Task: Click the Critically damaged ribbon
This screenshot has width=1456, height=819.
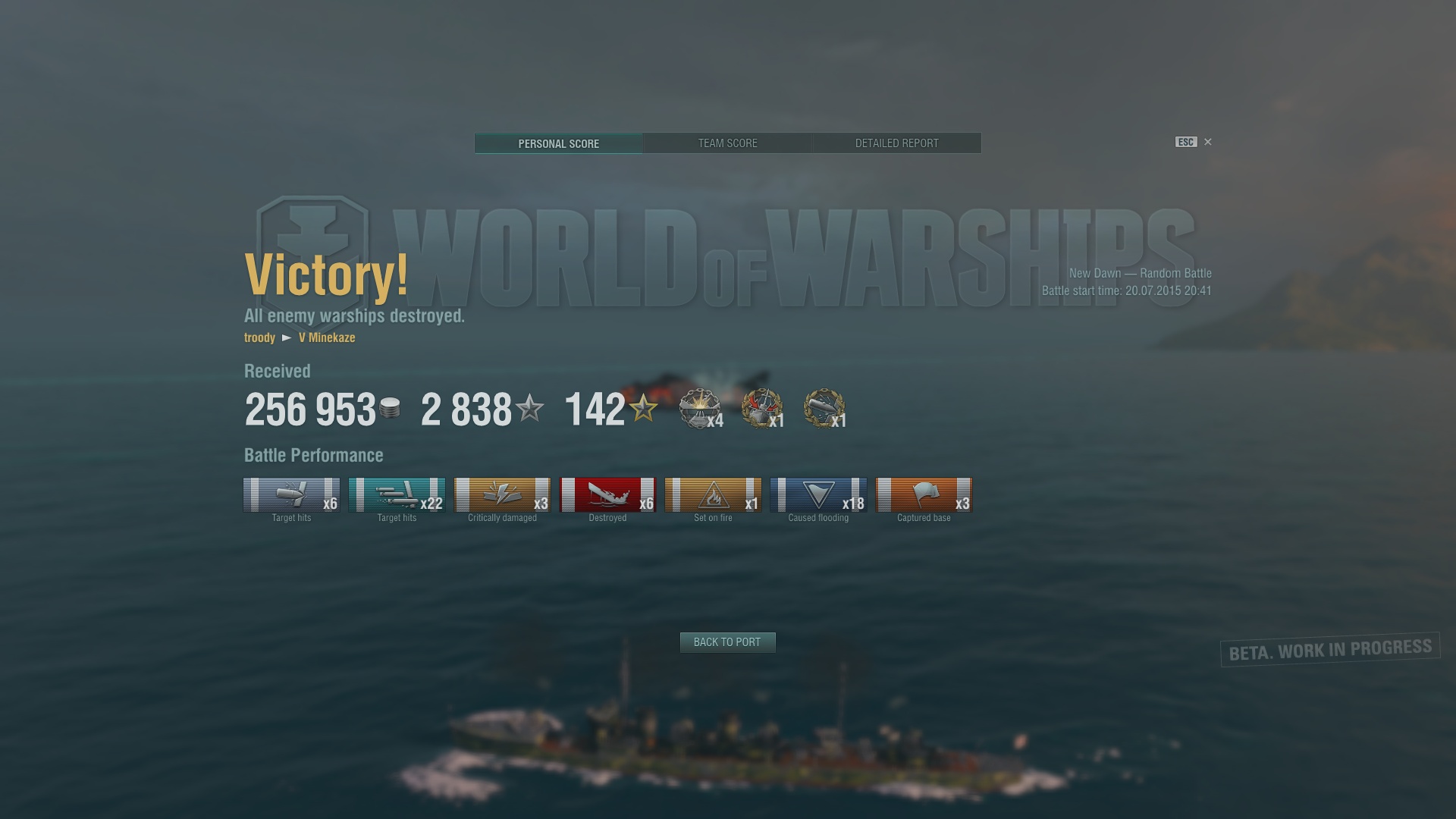Action: [502, 495]
